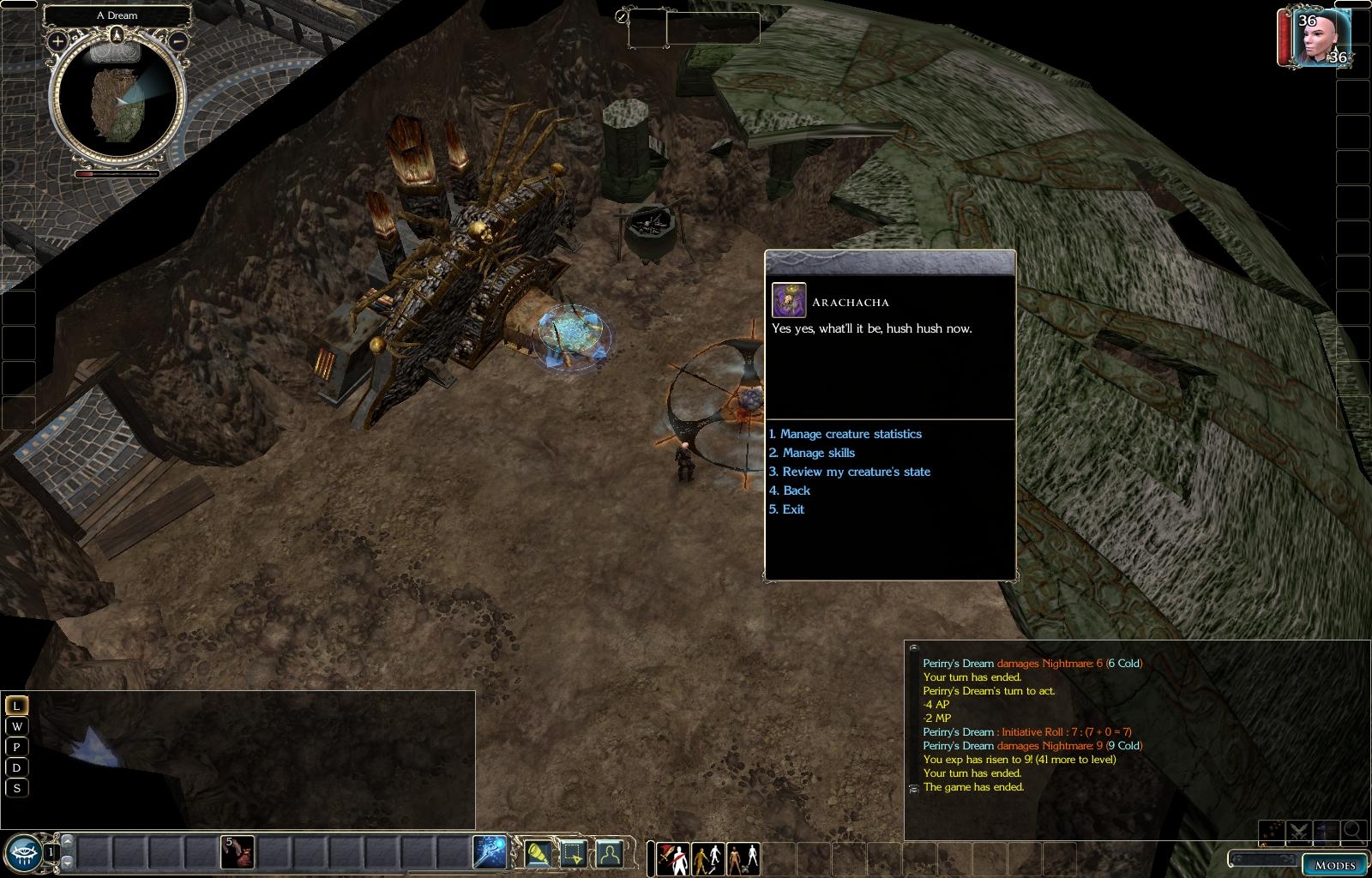Open the eye emblem main menu button
The image size is (1372, 878).
tap(22, 853)
